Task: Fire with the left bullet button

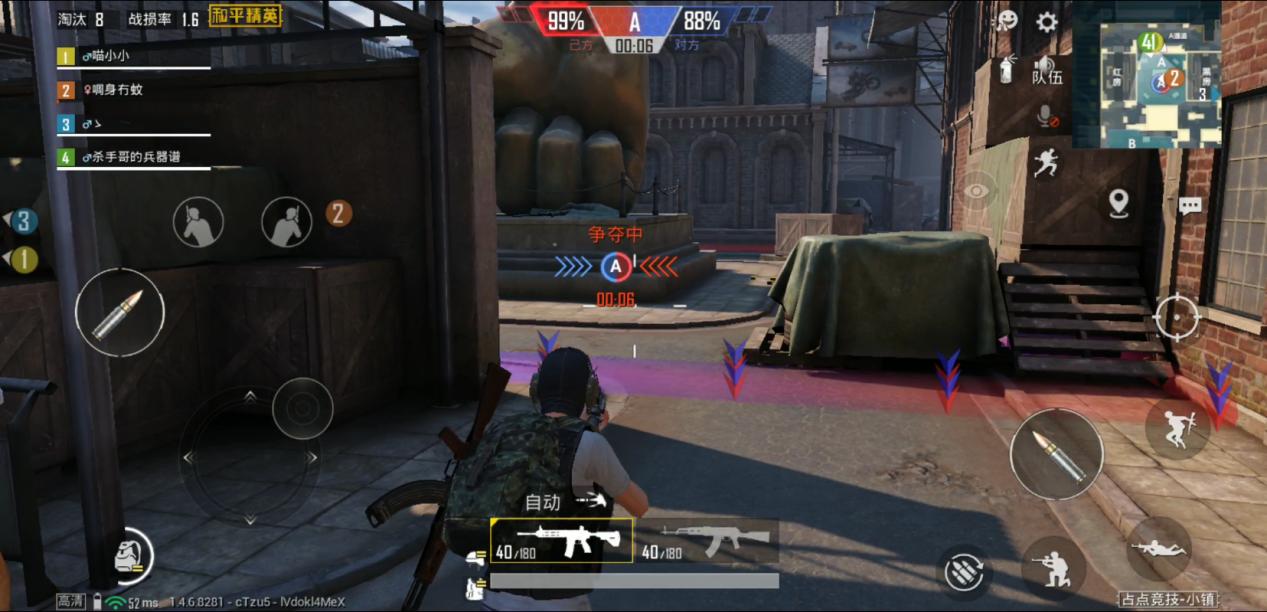Action: pos(120,312)
